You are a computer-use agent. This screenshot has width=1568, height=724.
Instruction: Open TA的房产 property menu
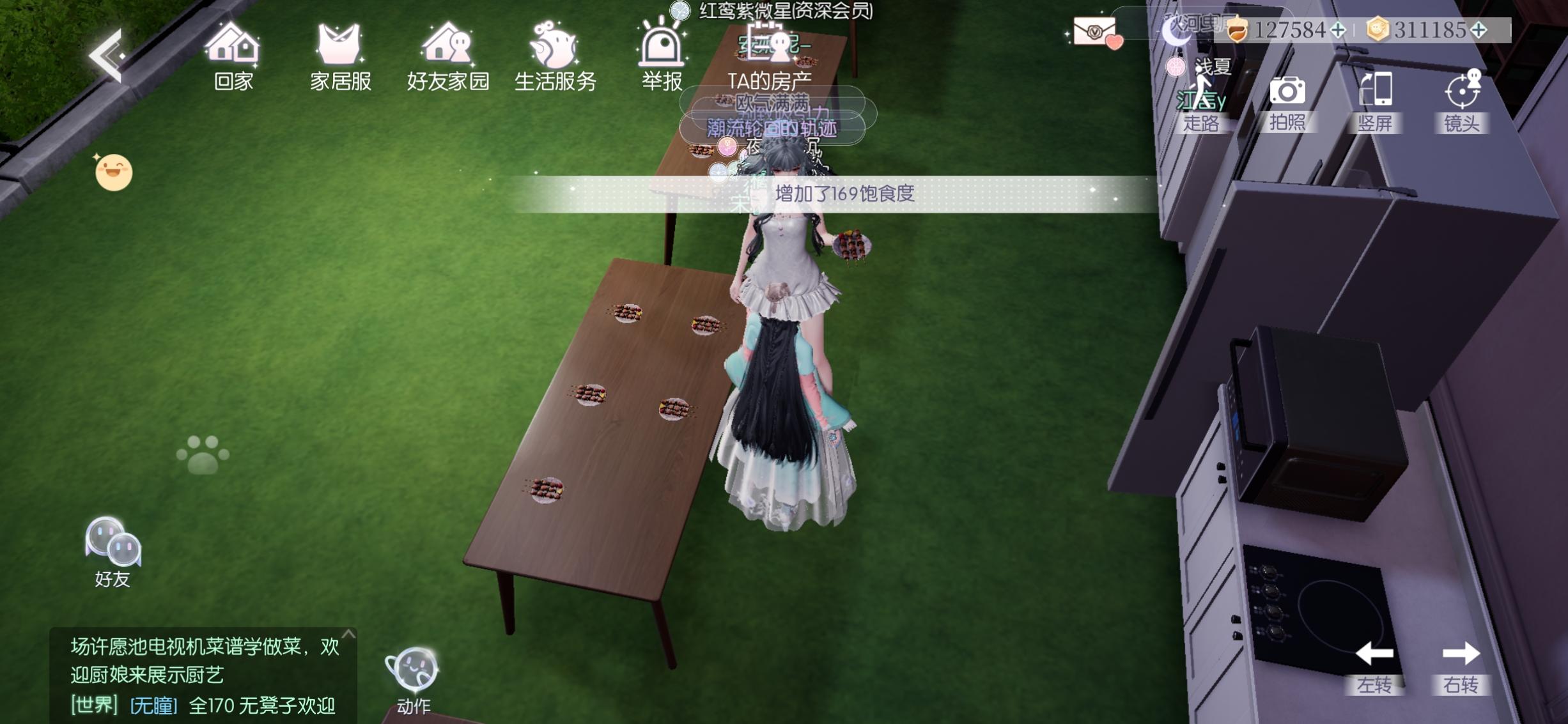[772, 79]
